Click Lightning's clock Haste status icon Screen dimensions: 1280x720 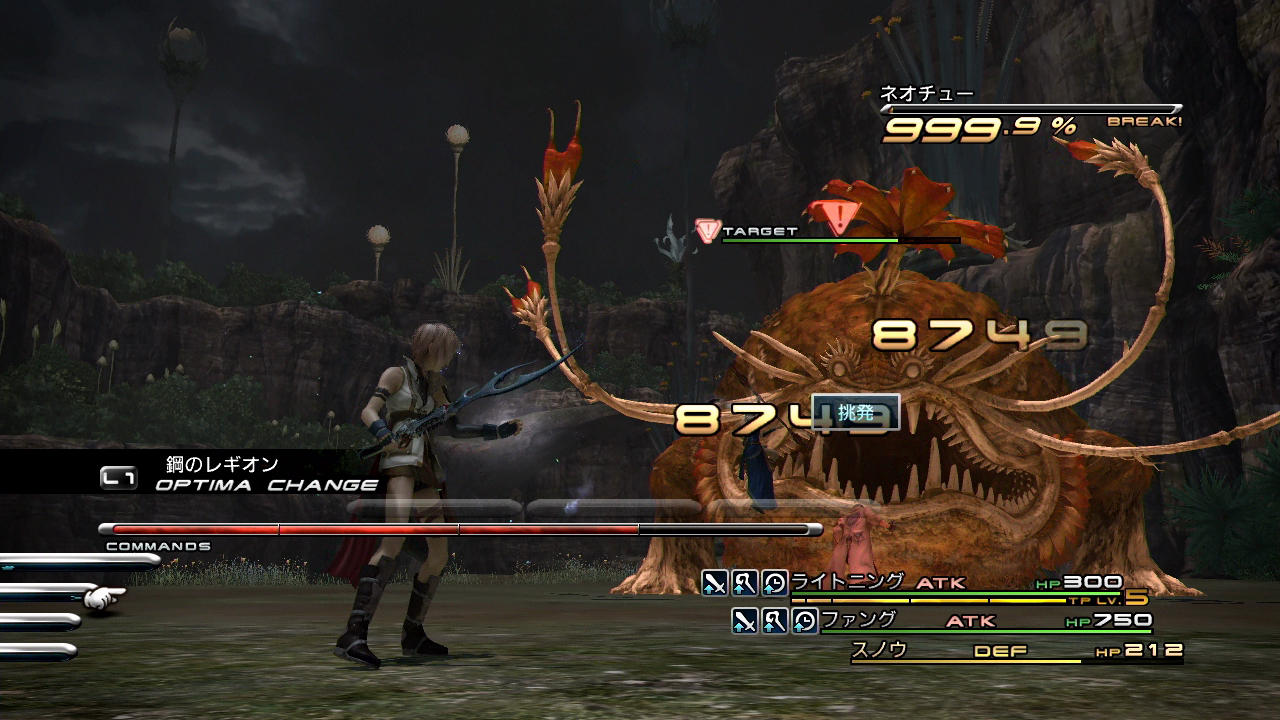[x=774, y=583]
